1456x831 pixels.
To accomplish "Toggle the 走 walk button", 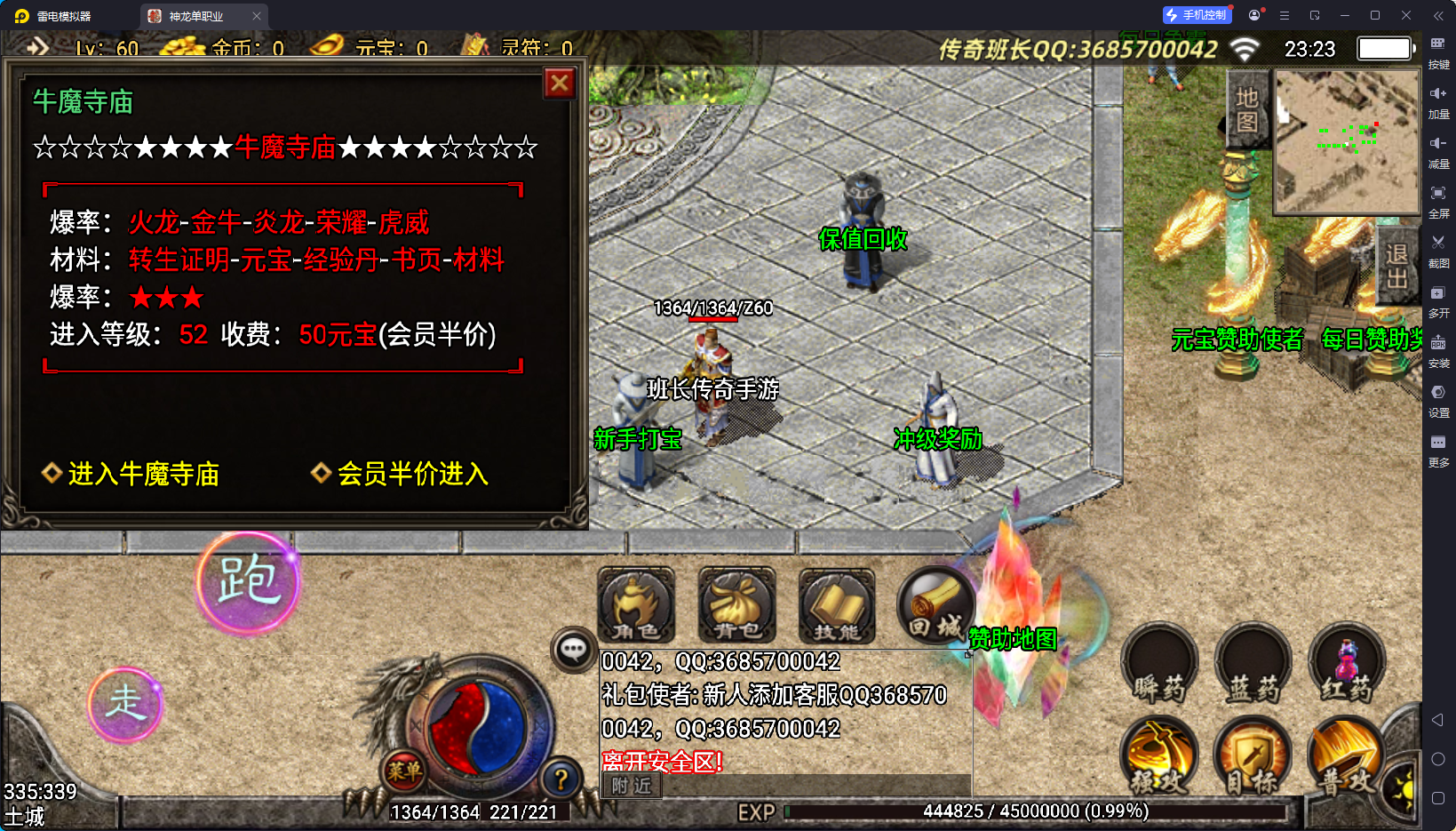I will point(126,704).
